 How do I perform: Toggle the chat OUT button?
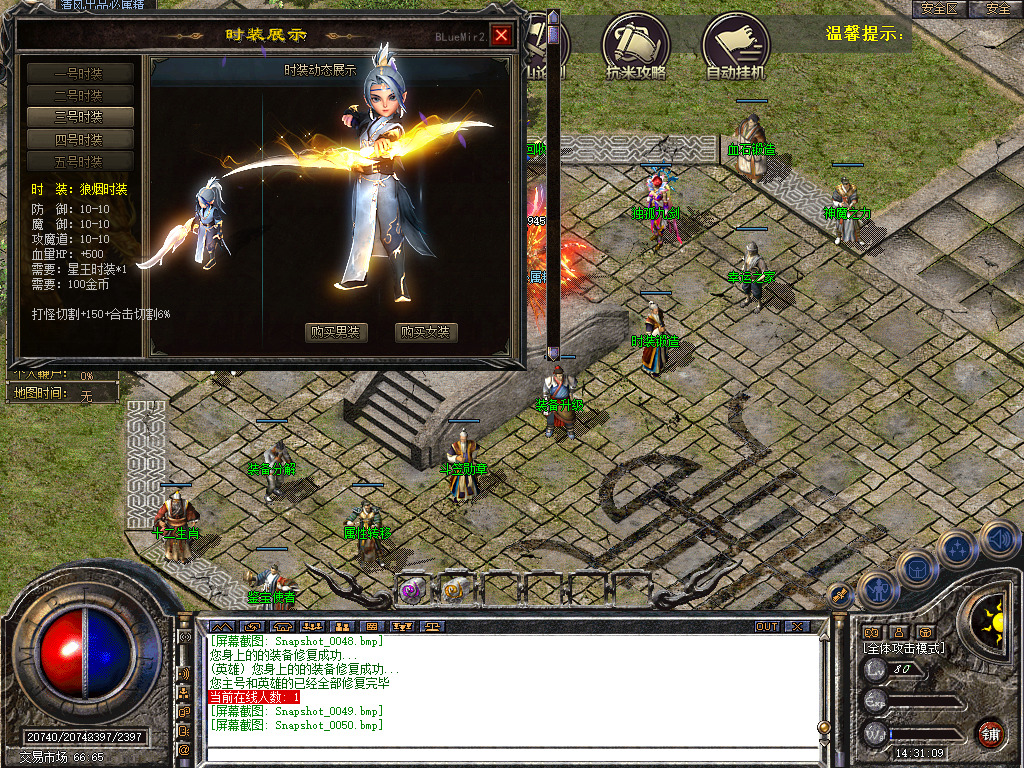point(767,627)
